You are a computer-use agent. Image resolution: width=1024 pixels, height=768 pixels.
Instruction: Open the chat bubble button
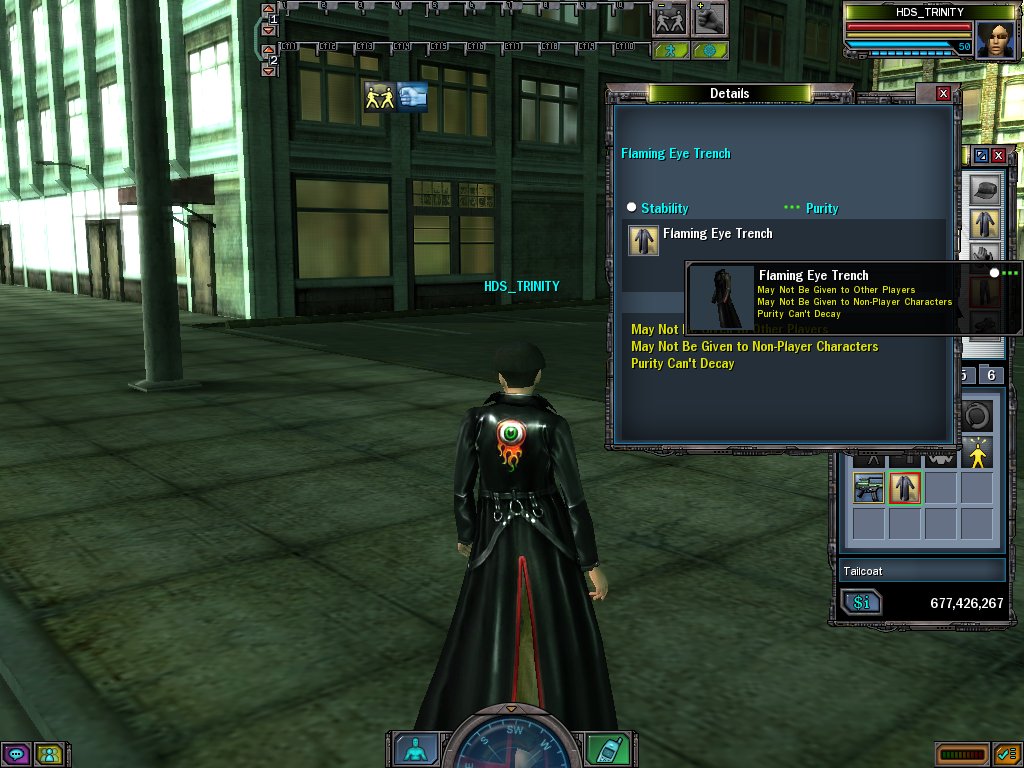(x=15, y=754)
